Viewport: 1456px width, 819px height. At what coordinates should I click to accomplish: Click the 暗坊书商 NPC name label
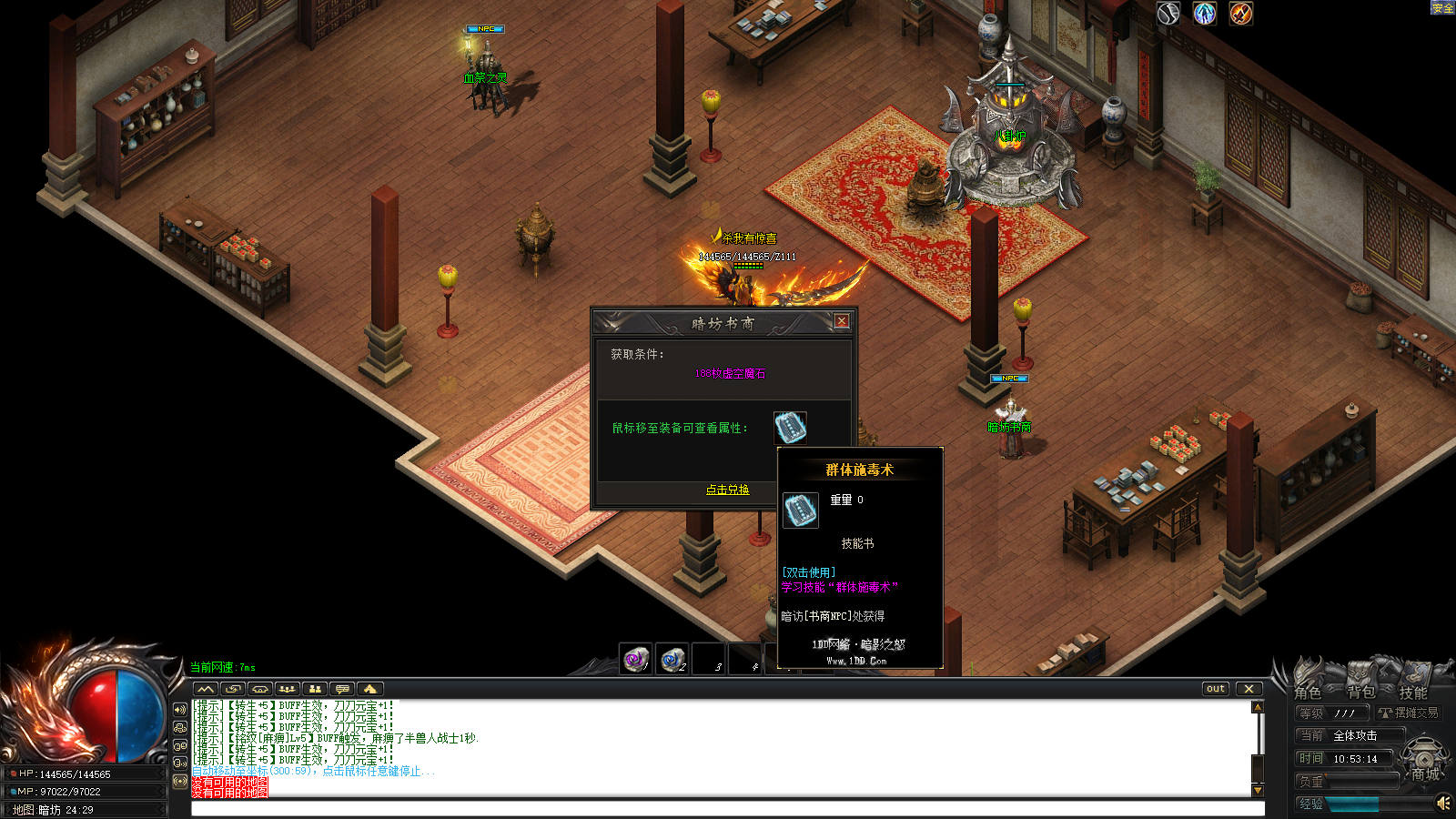[1009, 427]
